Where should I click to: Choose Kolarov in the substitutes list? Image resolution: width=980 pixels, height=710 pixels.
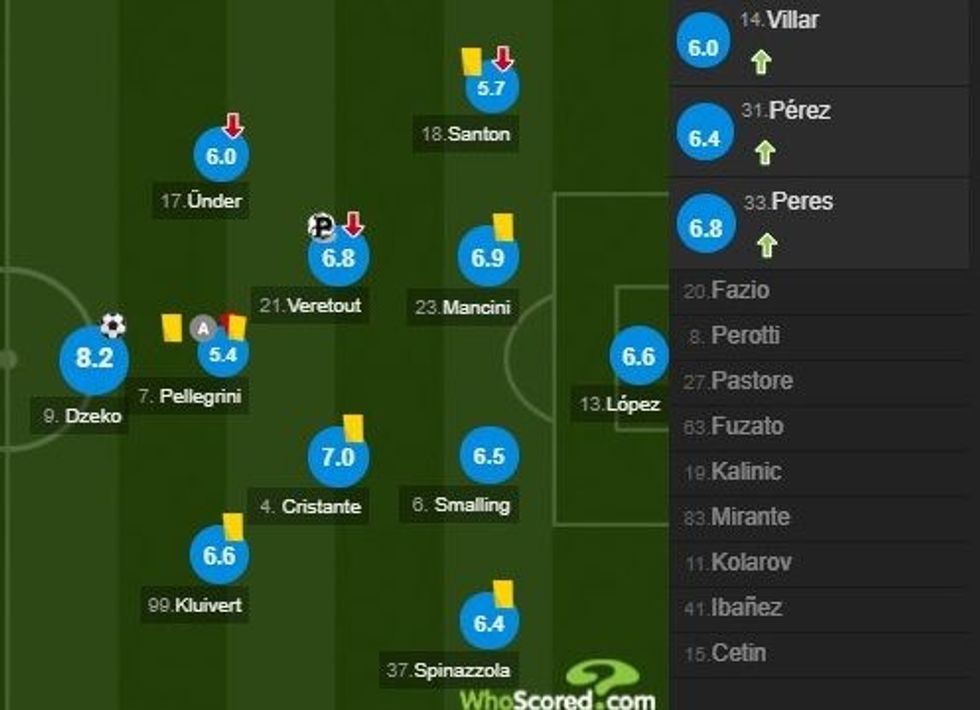click(x=751, y=562)
